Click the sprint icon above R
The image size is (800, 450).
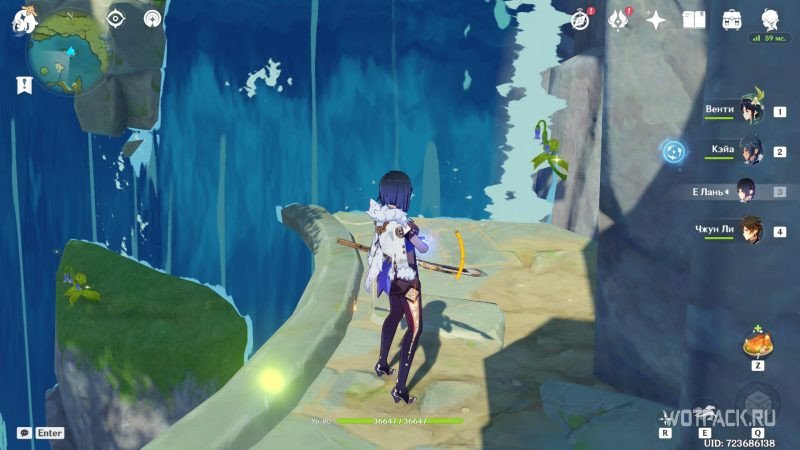tap(666, 417)
